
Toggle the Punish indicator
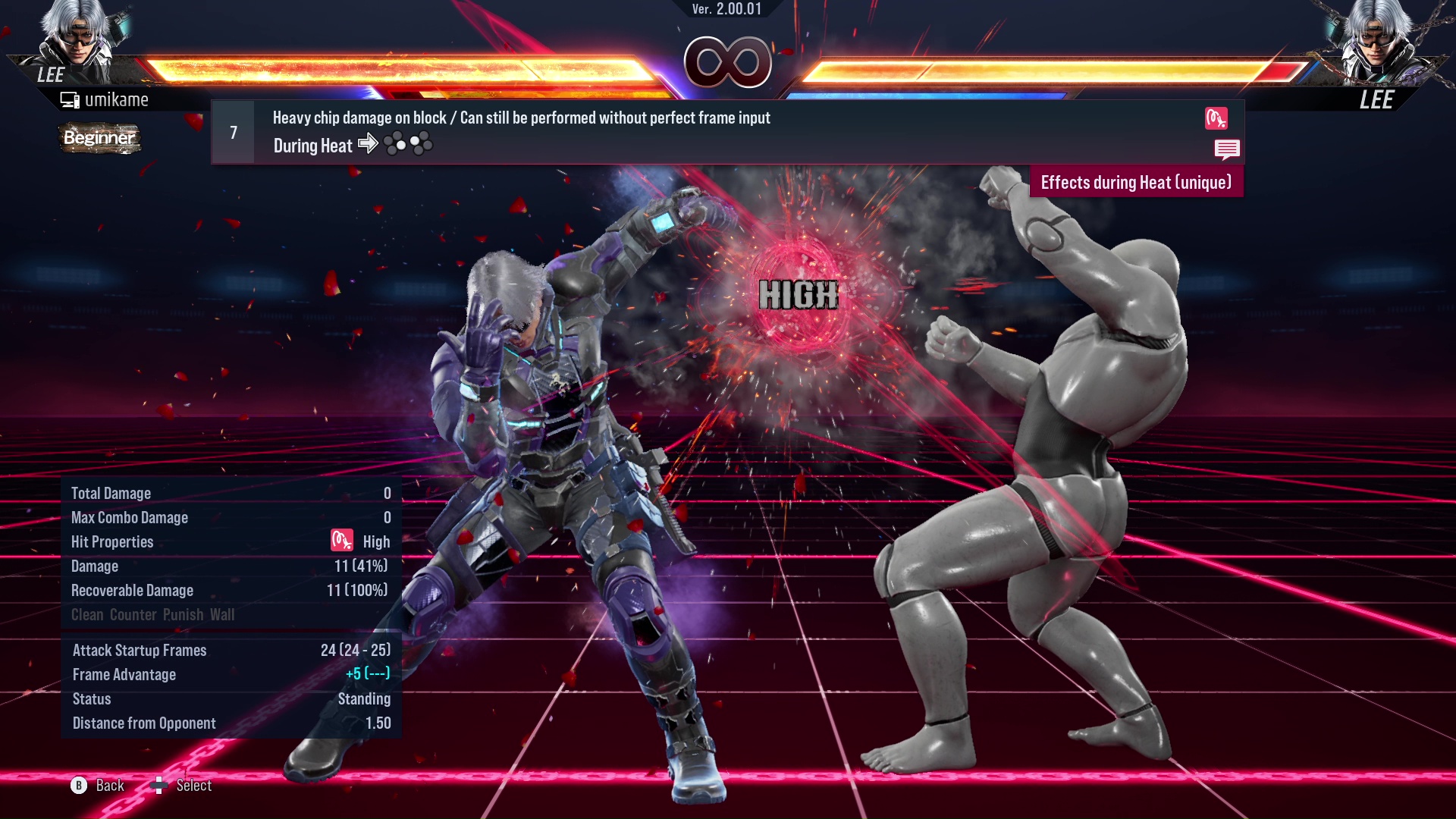click(182, 615)
